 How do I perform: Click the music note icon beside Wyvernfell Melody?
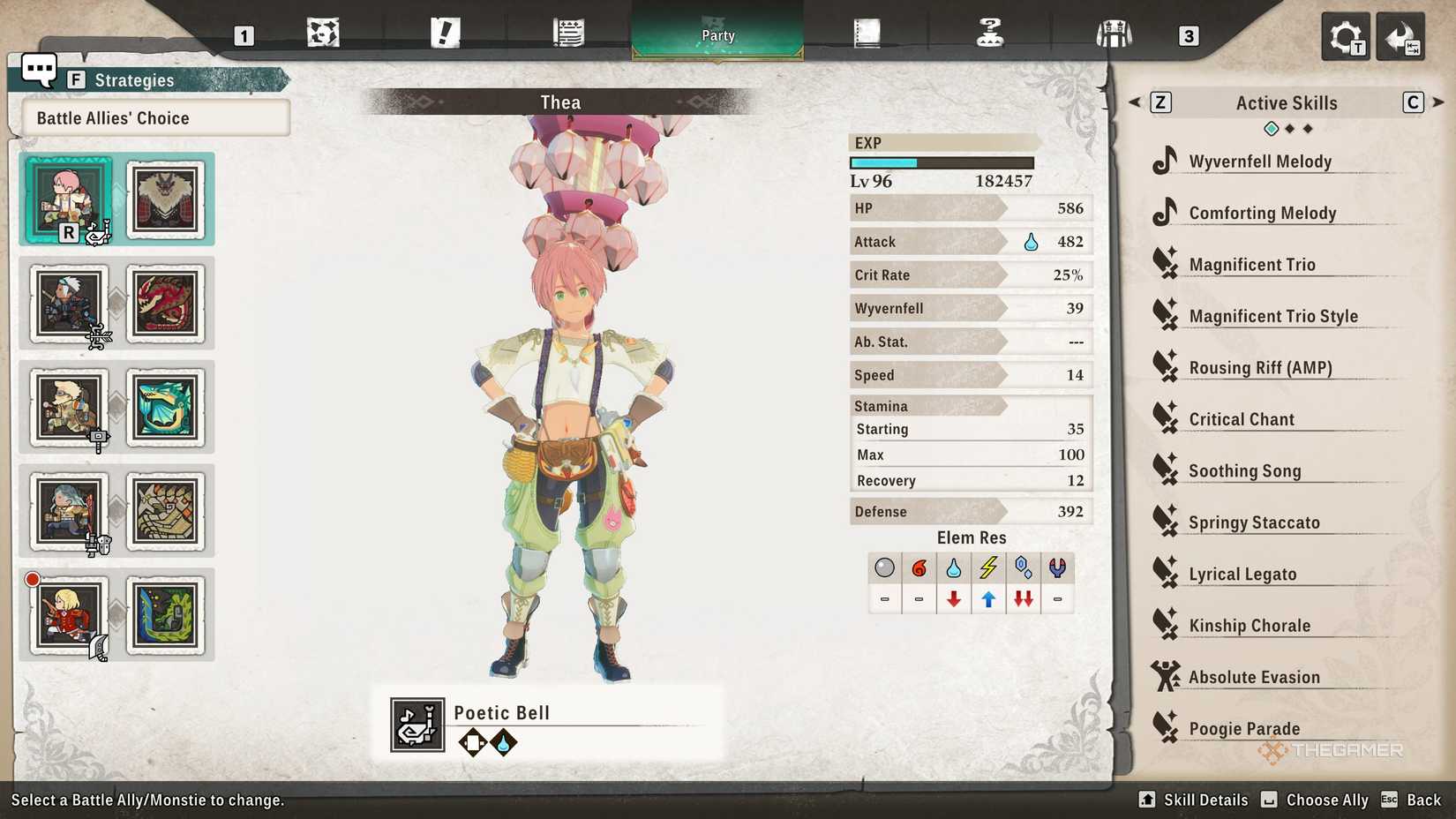pyautogui.click(x=1167, y=161)
